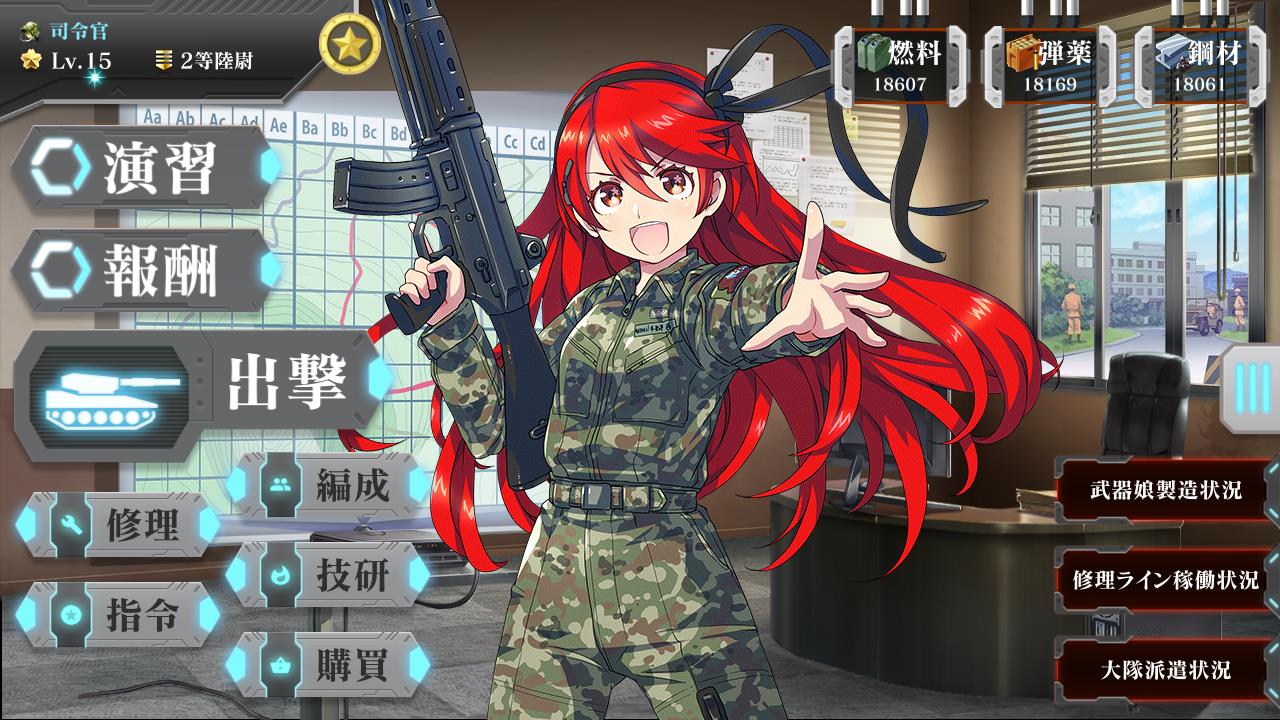The height and width of the screenshot is (720, 1280).
Task: Open the 修理 repair screen
Action: (118, 525)
